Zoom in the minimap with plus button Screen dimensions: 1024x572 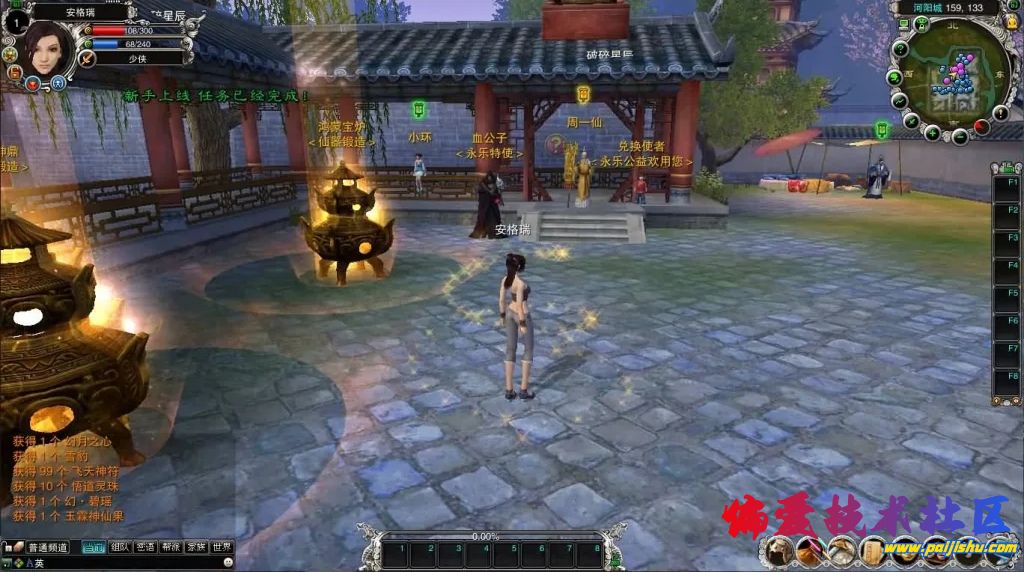[x=932, y=132]
